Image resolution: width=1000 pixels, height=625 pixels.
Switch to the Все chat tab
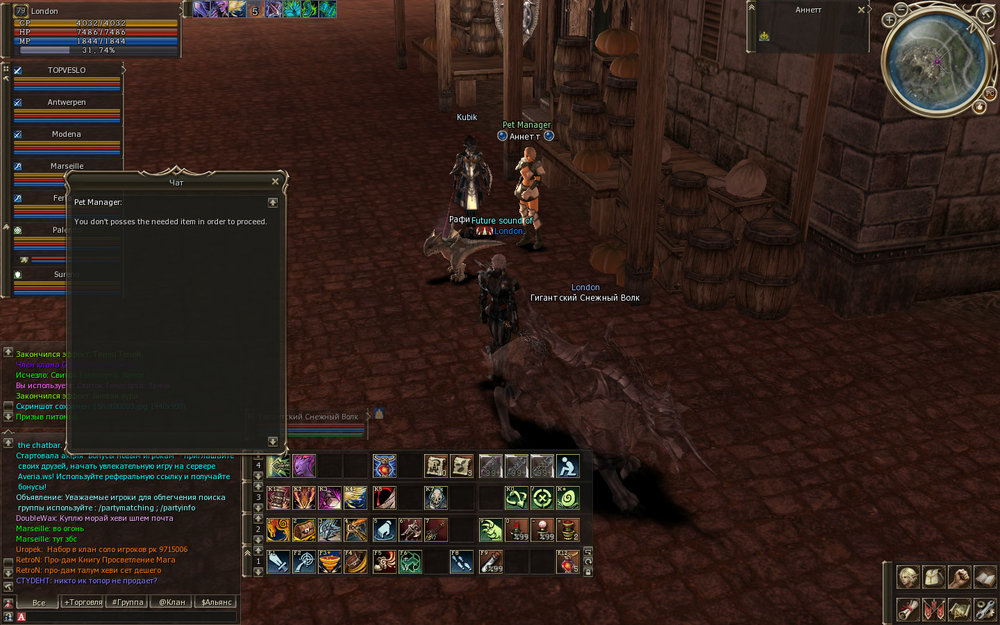(x=38, y=602)
